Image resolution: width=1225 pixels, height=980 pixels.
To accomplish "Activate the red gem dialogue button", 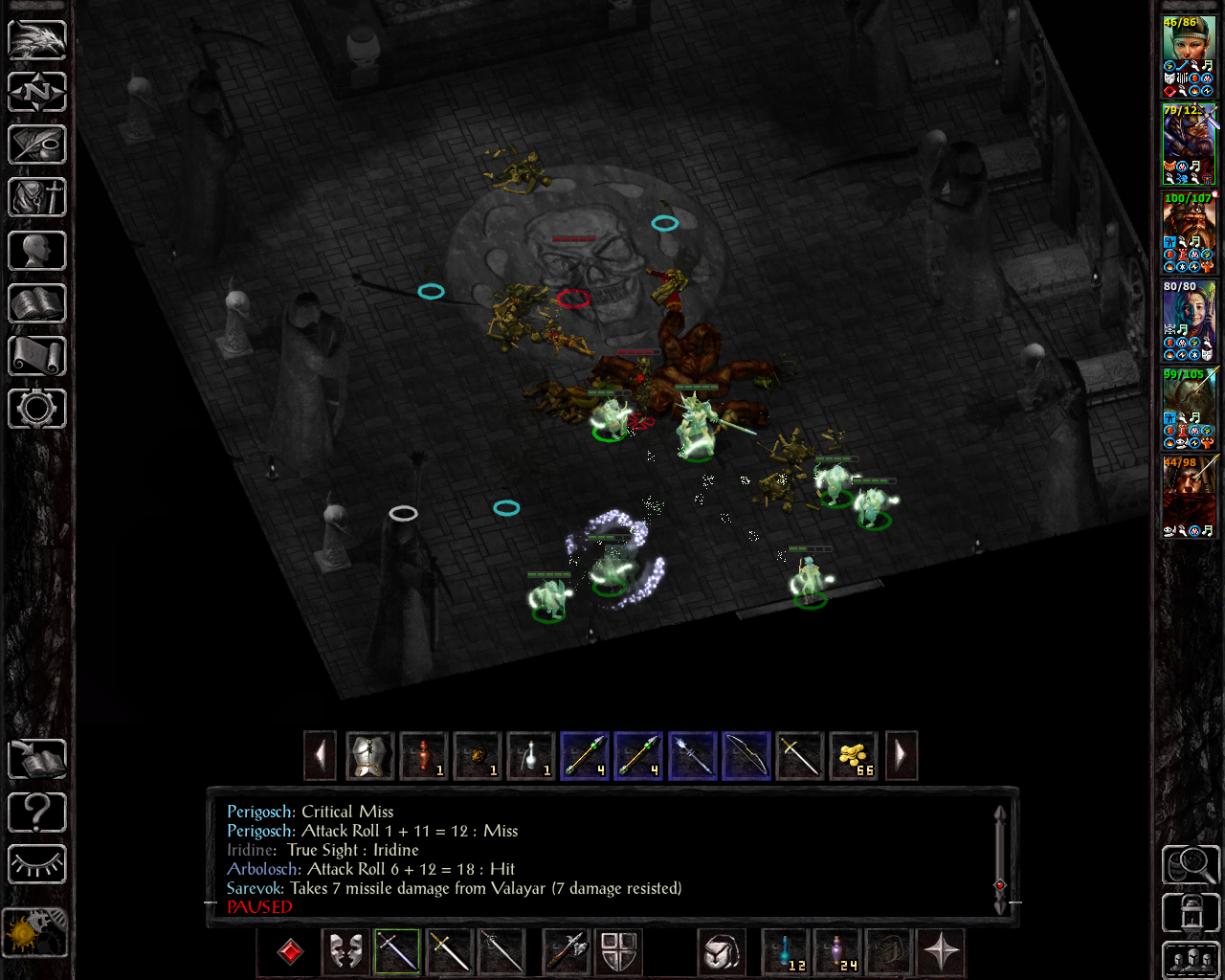I will (x=290, y=951).
